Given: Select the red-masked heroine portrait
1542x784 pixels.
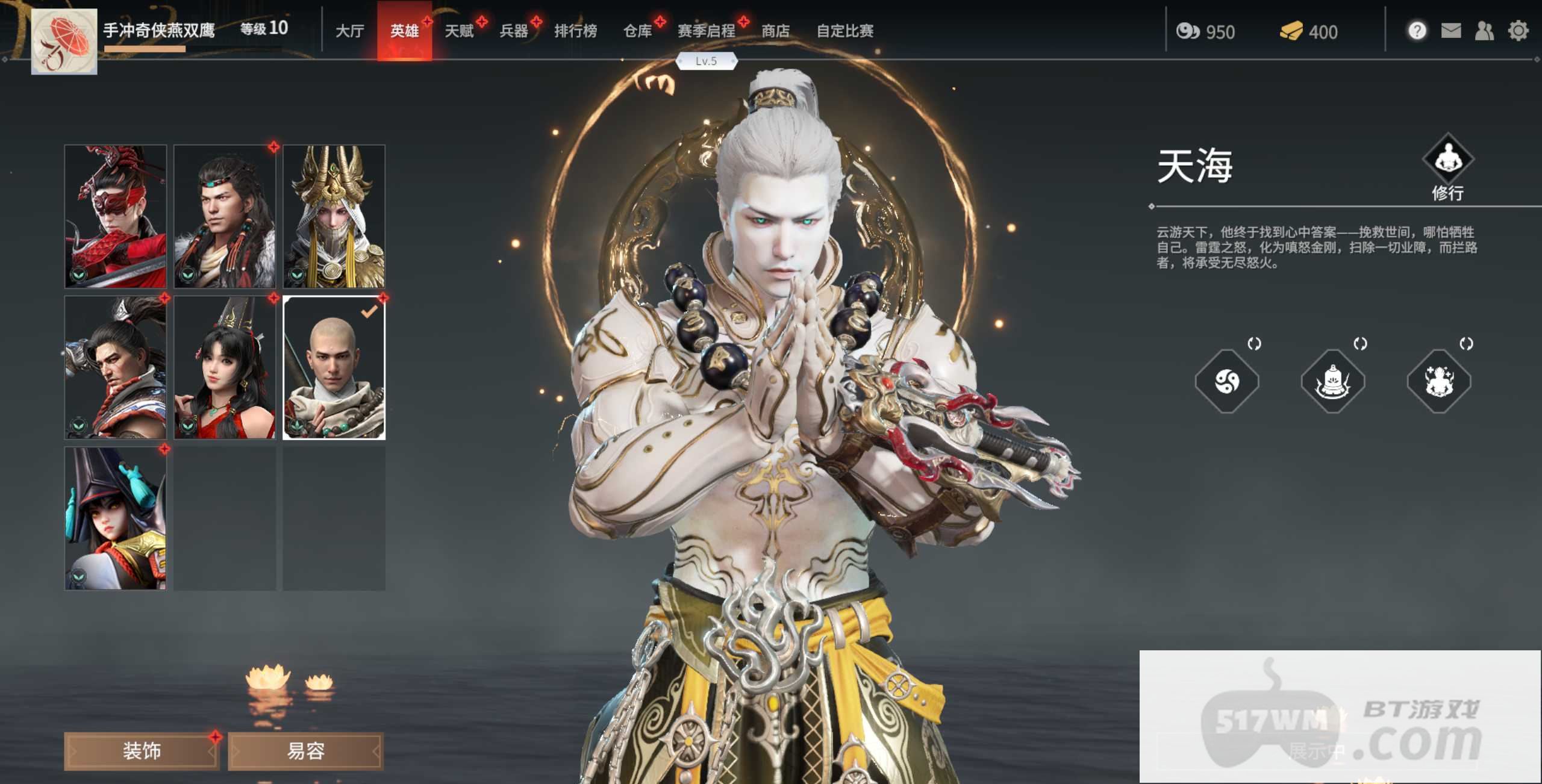Looking at the screenshot, I should coord(116,216).
